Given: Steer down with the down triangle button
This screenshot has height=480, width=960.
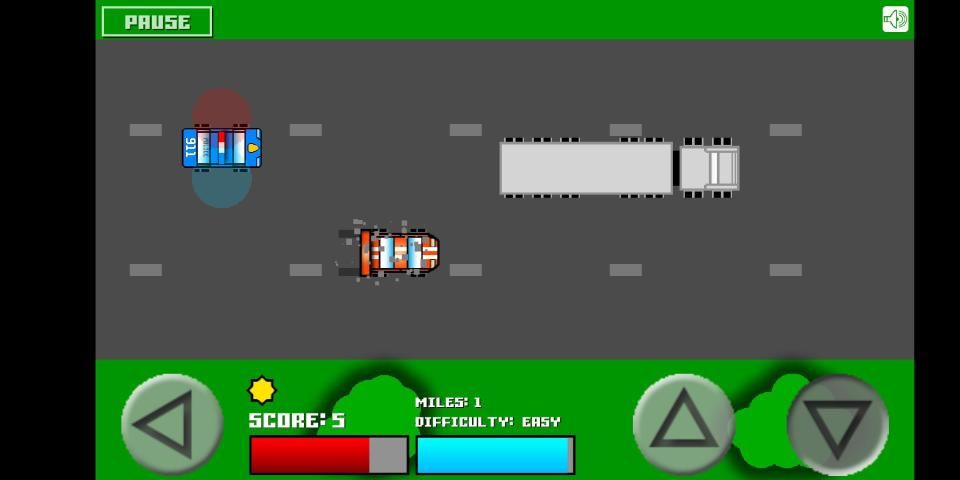Looking at the screenshot, I should point(837,424).
